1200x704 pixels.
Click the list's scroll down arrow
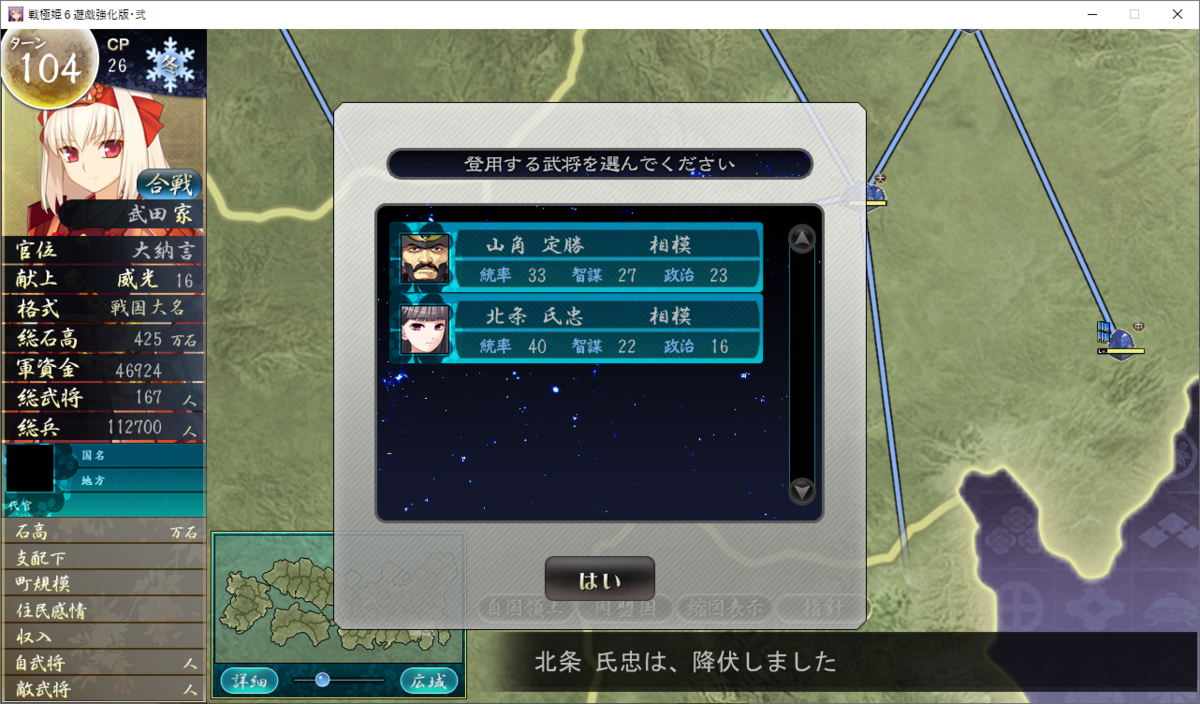click(802, 491)
